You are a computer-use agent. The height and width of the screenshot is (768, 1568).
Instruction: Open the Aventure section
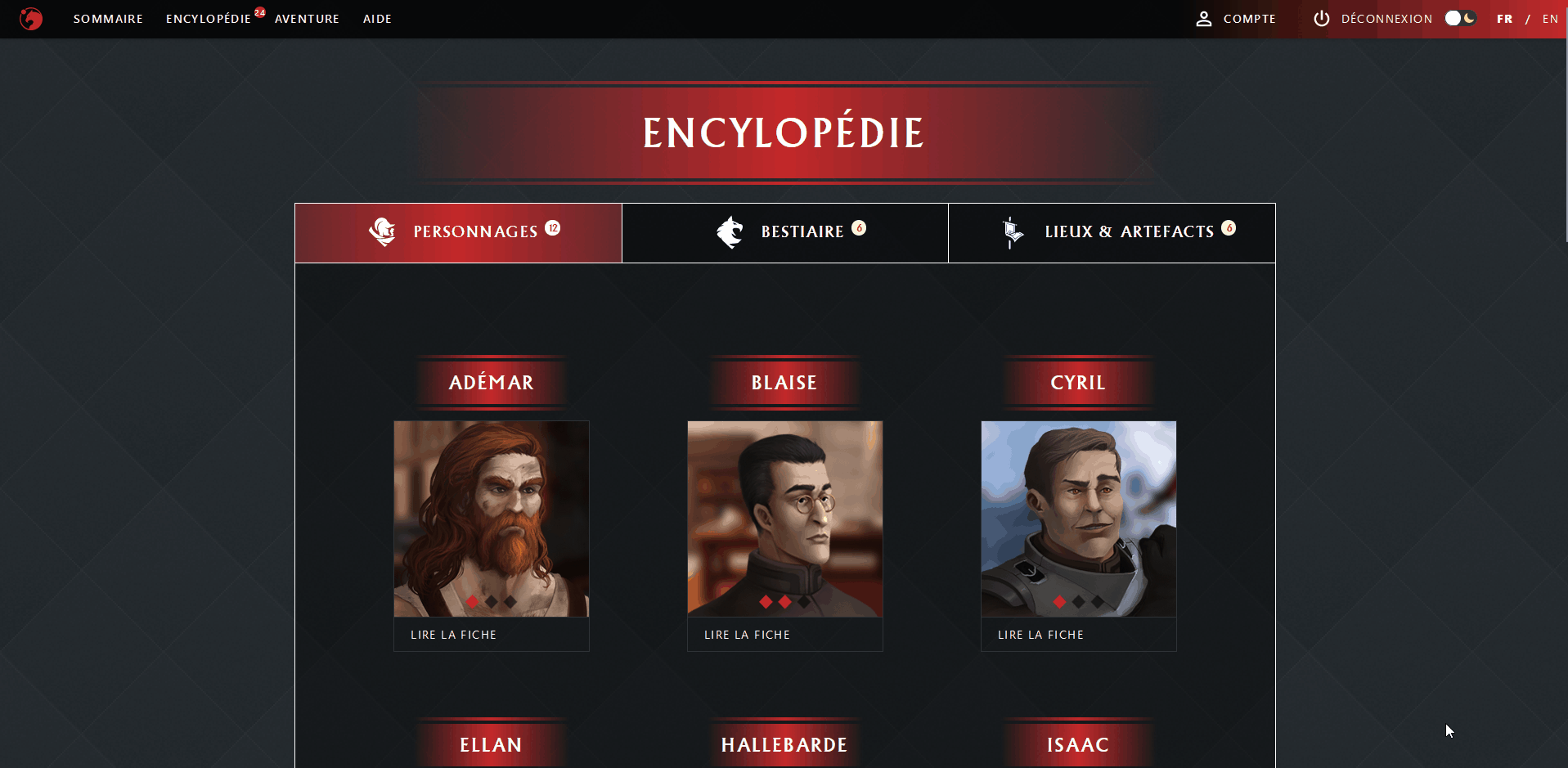pos(307,19)
